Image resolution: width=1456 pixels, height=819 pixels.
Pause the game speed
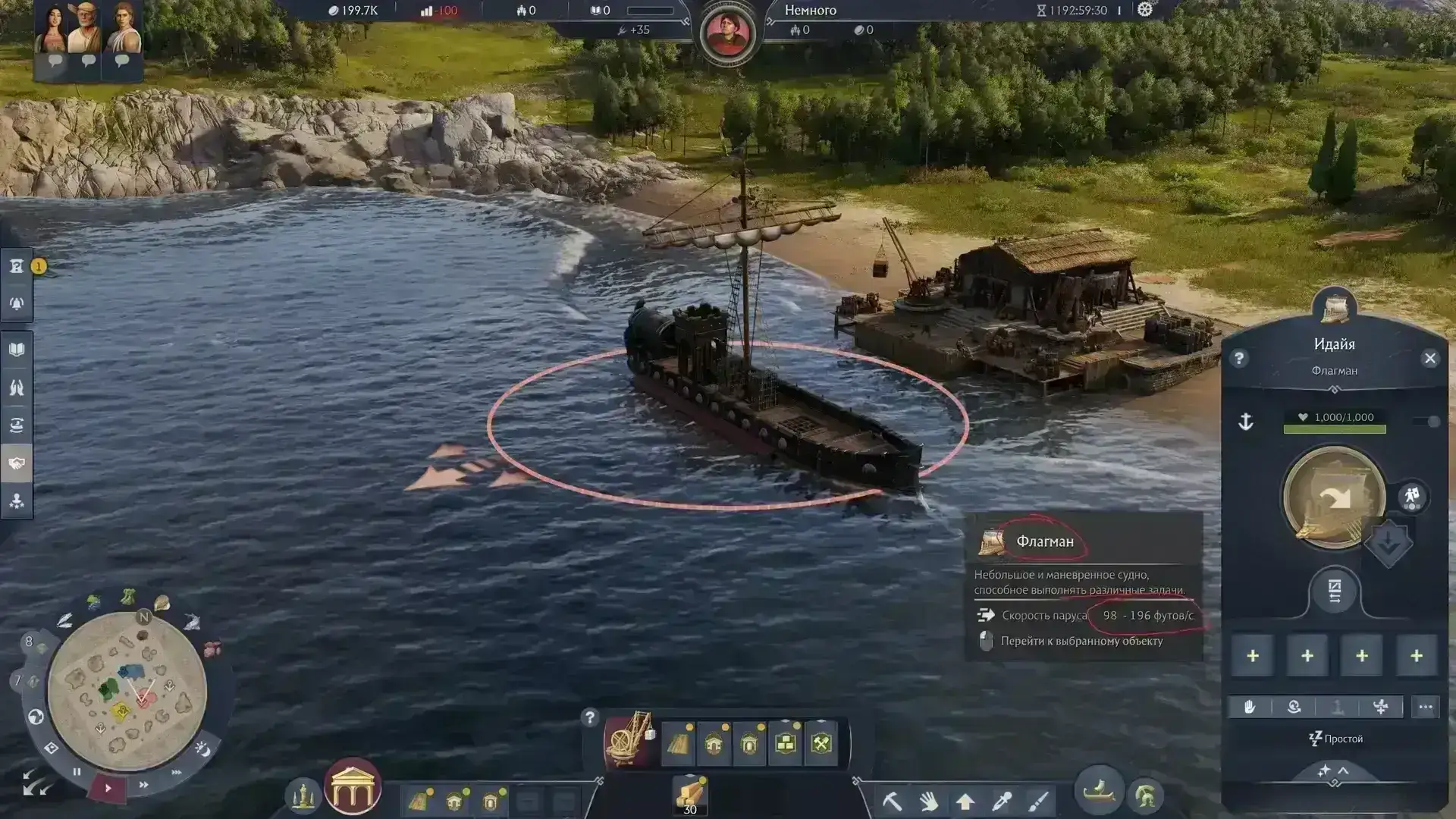coord(77,772)
